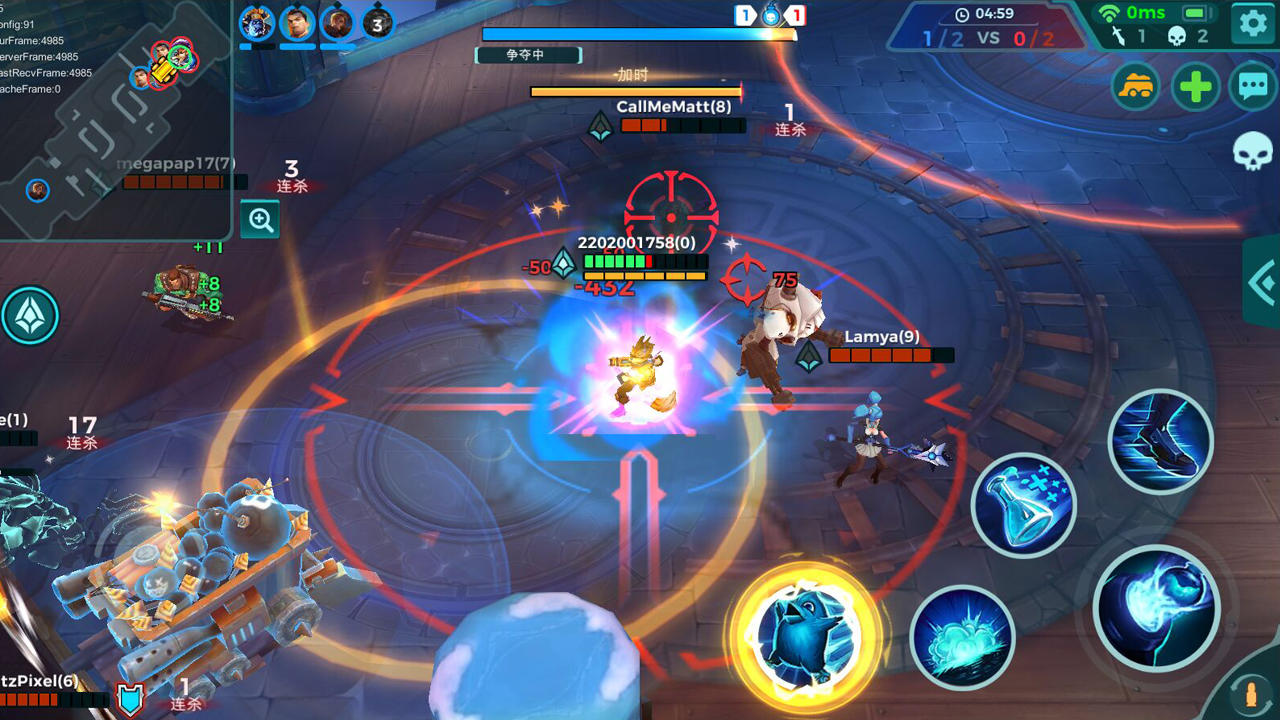Collapse the right panel chevron
The height and width of the screenshot is (720, 1280).
(1264, 283)
